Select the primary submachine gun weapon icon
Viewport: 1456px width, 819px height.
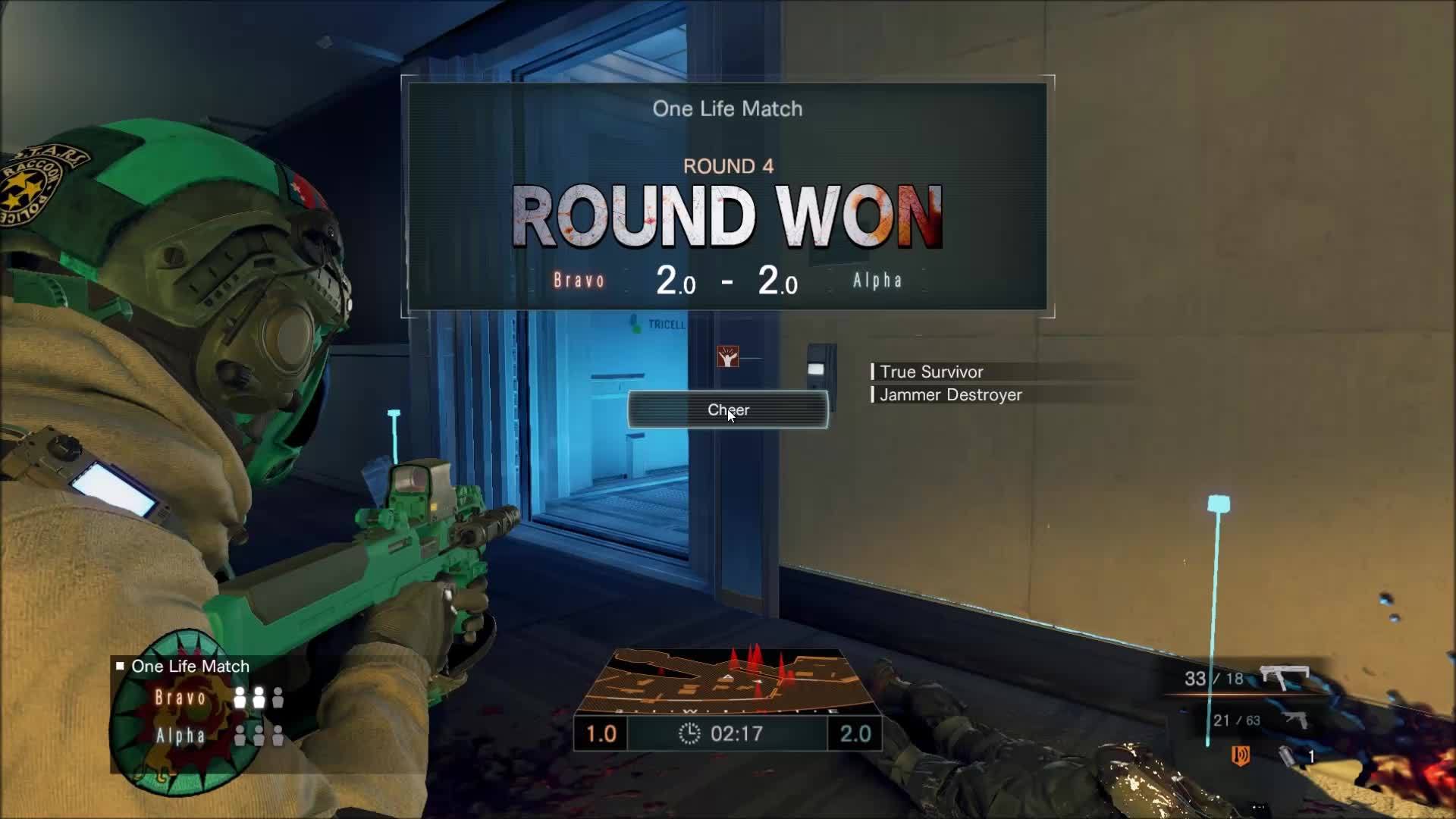click(x=1285, y=678)
